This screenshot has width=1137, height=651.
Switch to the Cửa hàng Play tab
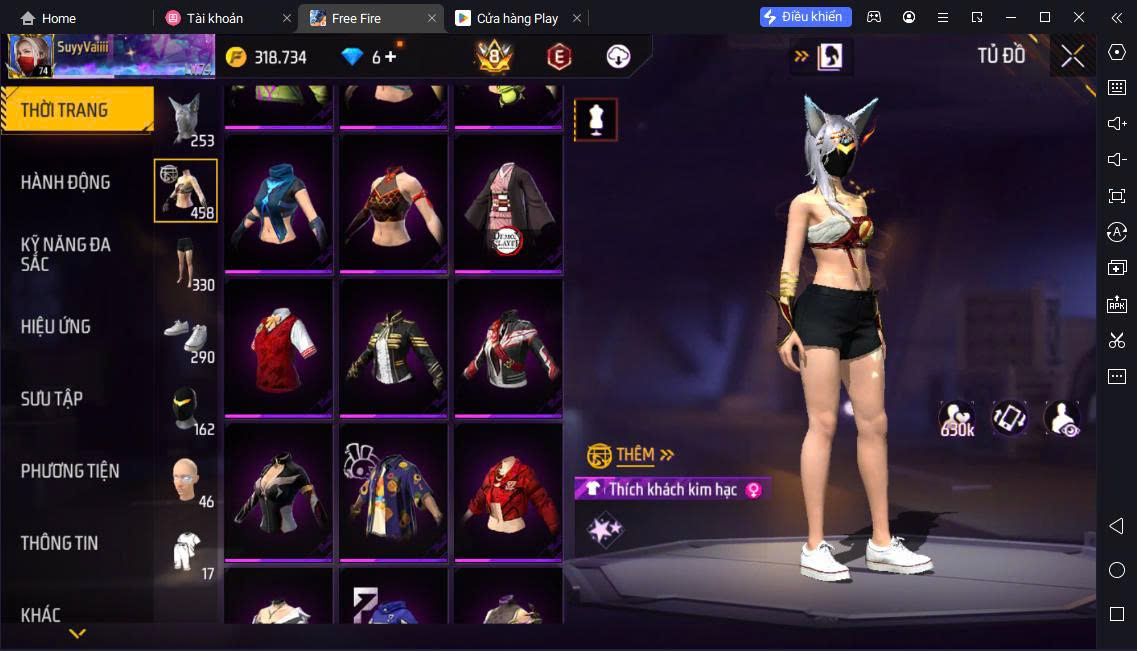click(x=517, y=18)
